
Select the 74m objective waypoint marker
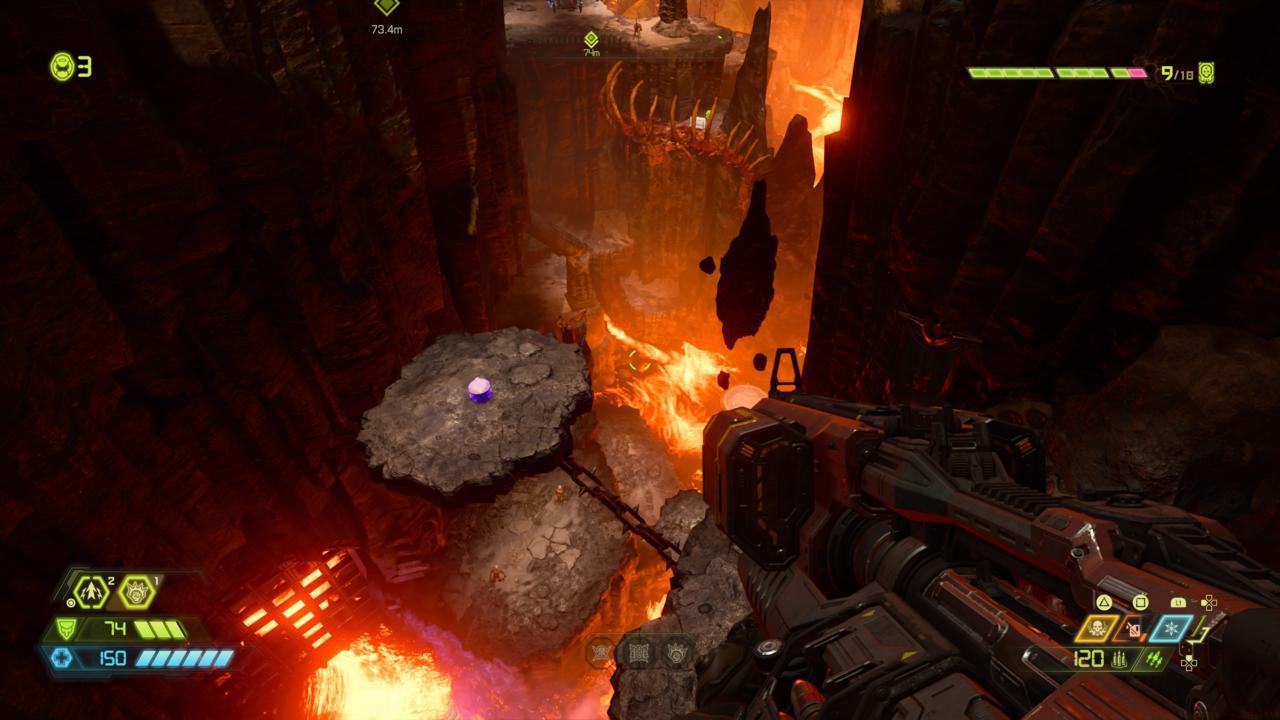[x=591, y=39]
